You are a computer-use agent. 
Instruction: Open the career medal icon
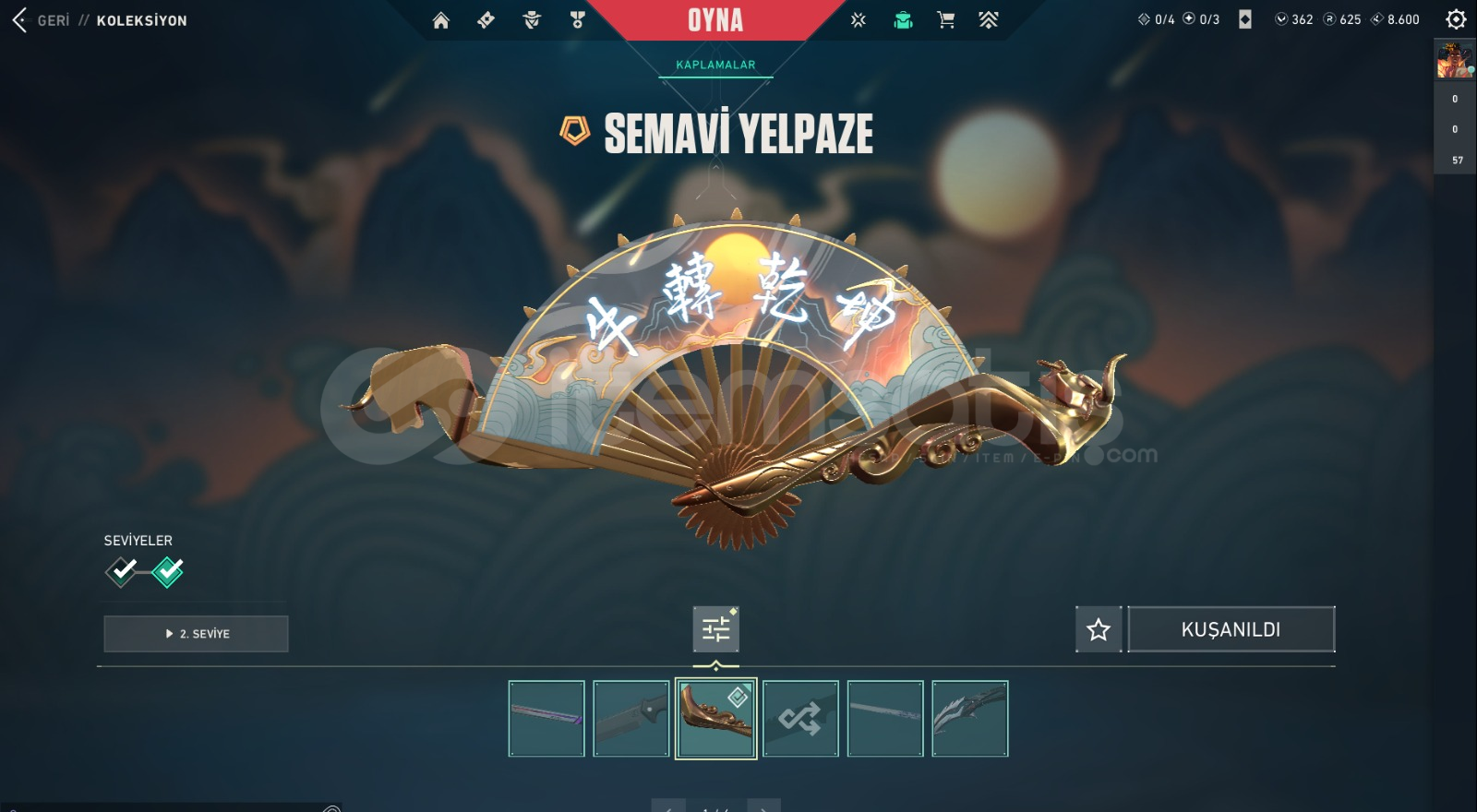578,20
